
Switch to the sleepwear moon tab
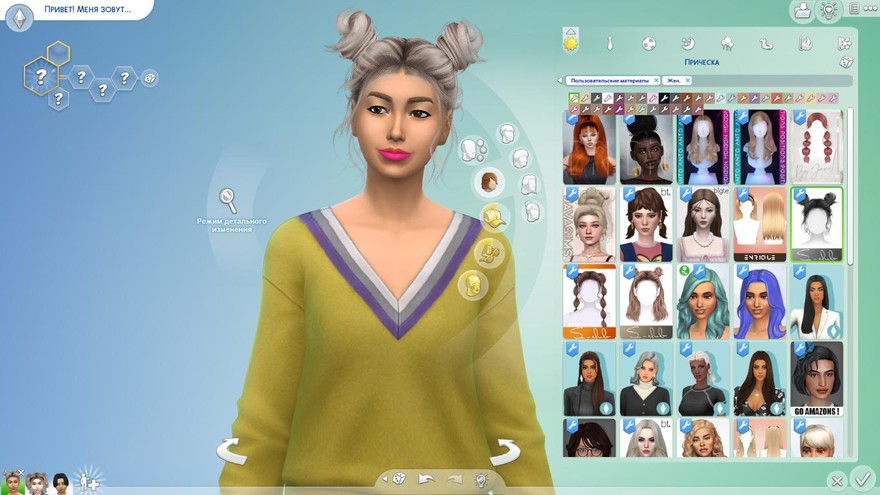coord(688,44)
